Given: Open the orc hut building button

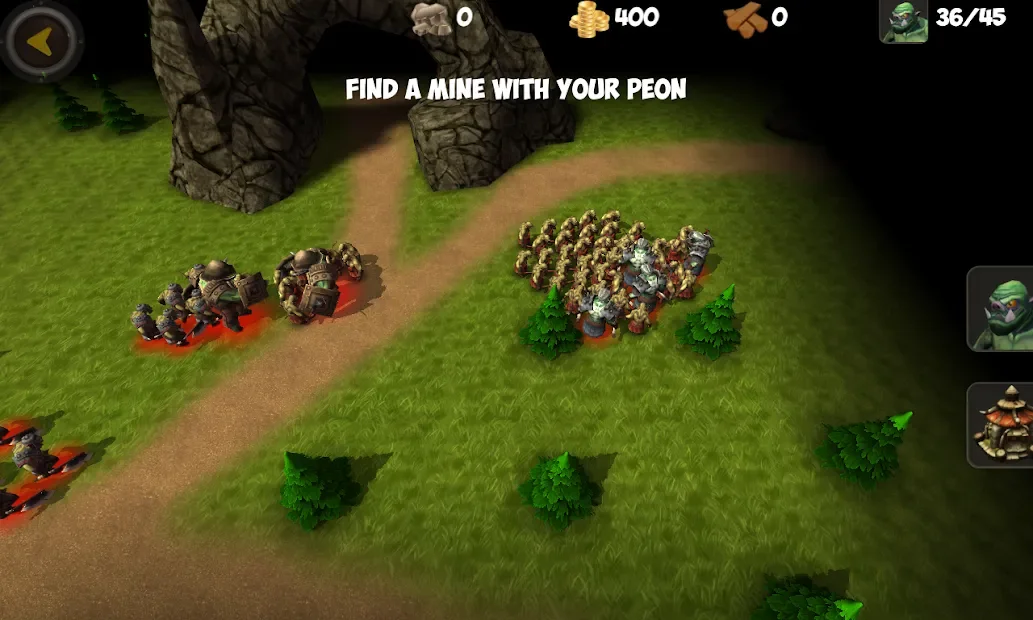Looking at the screenshot, I should 1002,425.
